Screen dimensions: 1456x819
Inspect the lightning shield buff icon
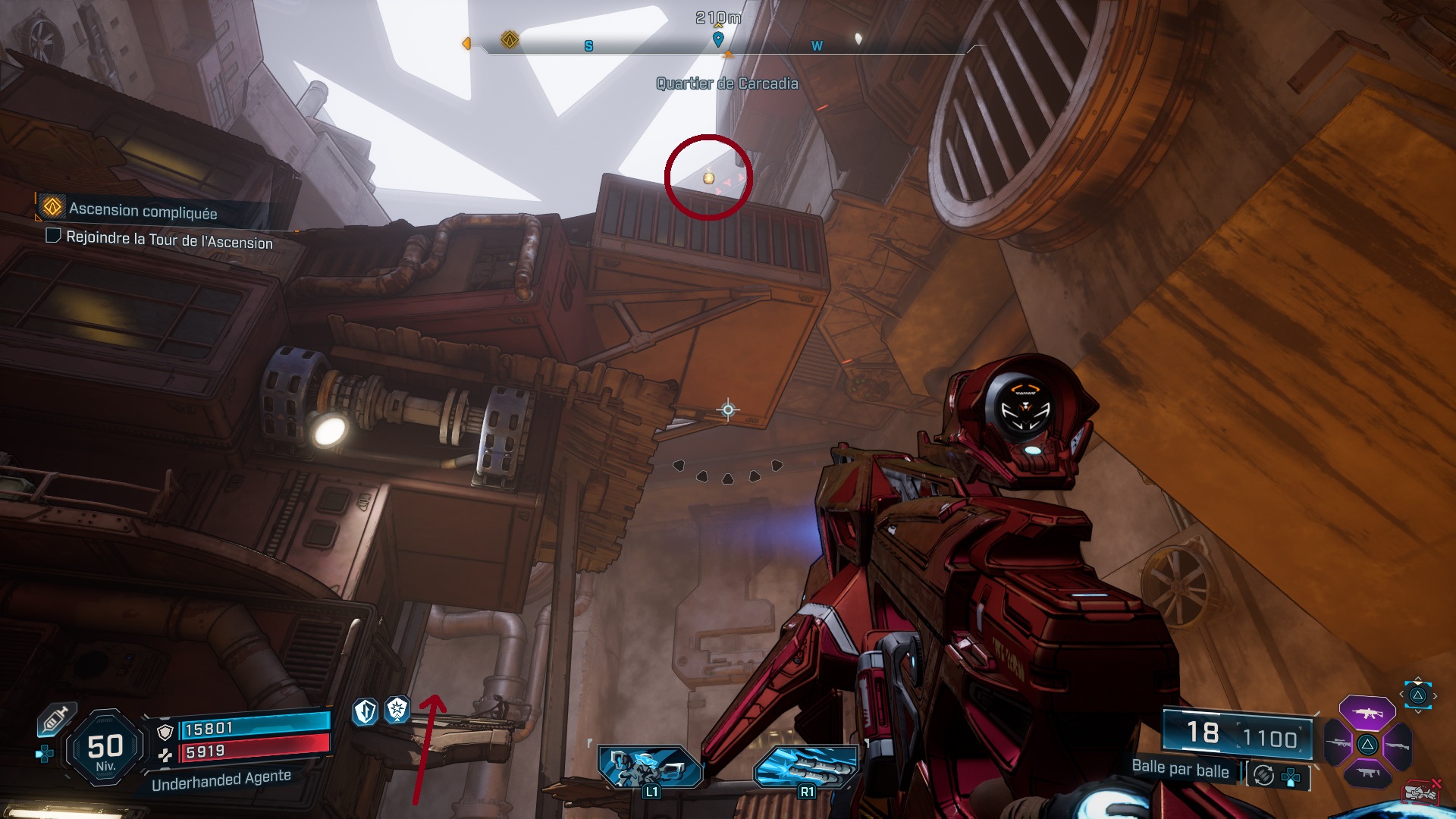[x=366, y=711]
